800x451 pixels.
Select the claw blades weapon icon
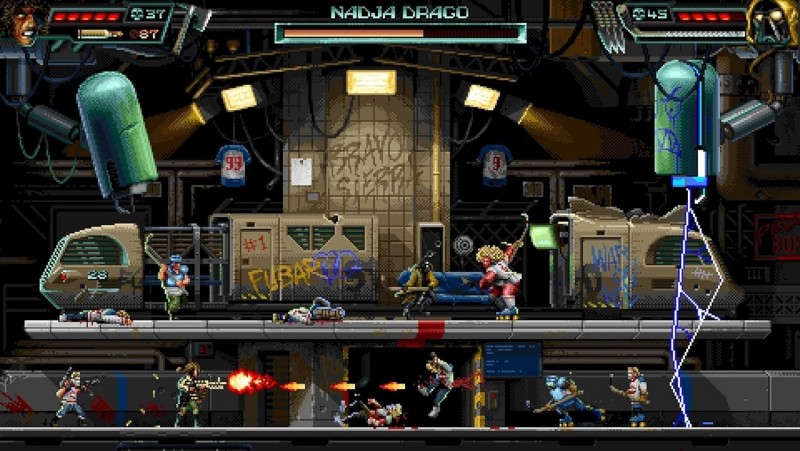(607, 24)
